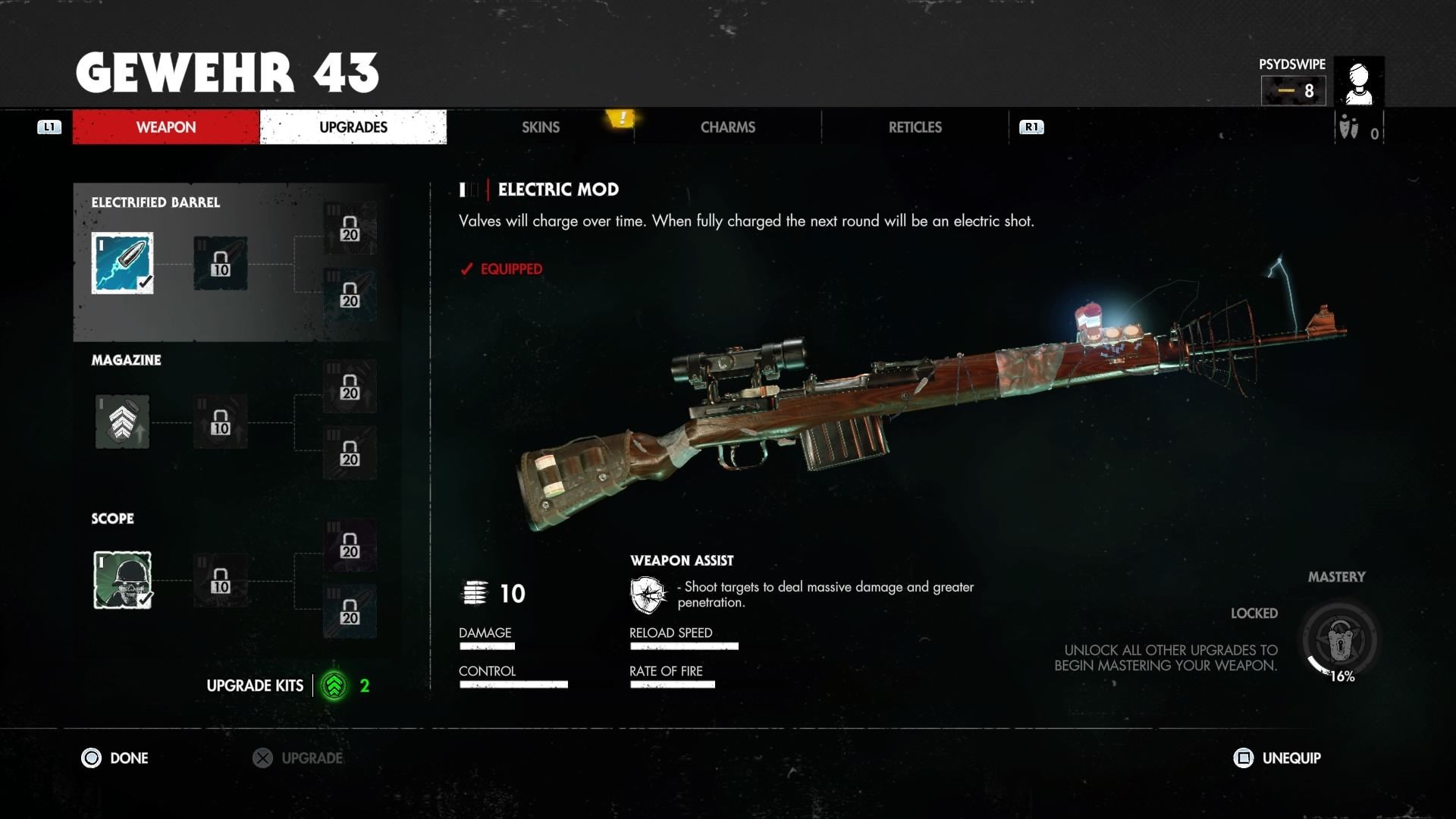Select the level 10 locked Electrified Barrel upgrade

pyautogui.click(x=220, y=263)
